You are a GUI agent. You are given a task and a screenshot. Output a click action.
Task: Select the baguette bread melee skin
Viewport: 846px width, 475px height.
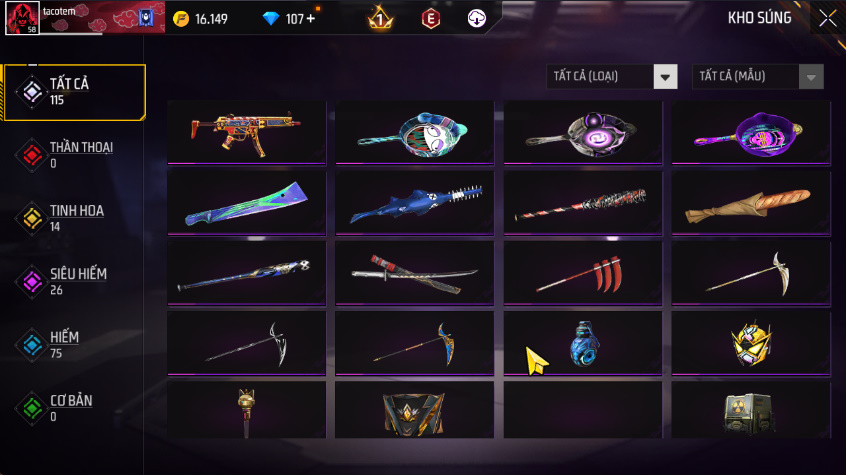[751, 203]
